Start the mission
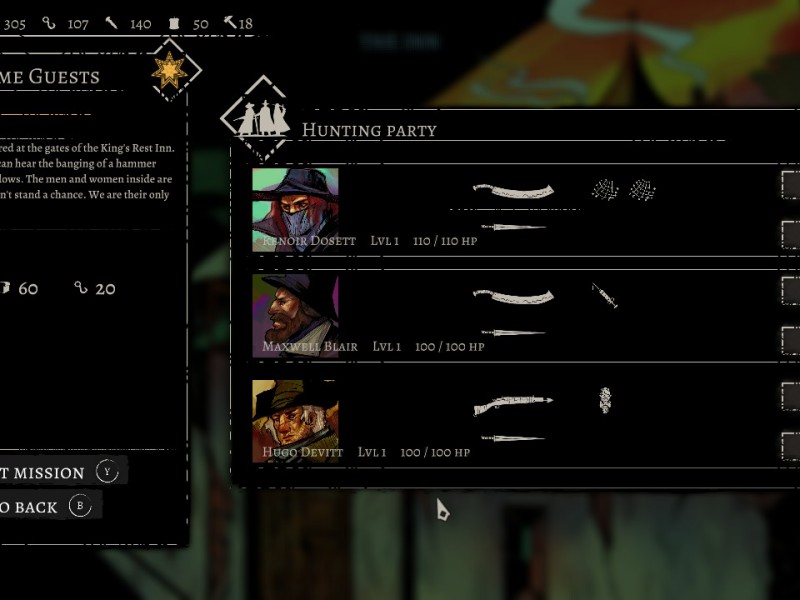This screenshot has width=800, height=600. (50, 472)
